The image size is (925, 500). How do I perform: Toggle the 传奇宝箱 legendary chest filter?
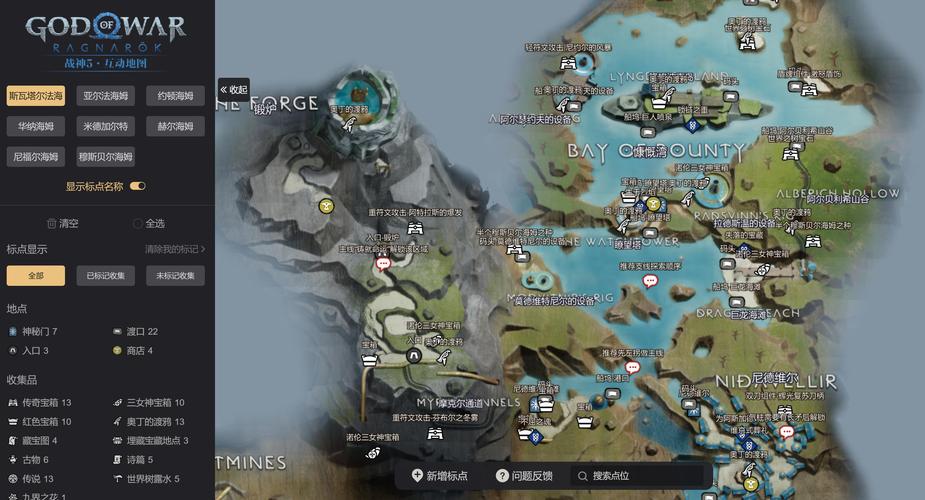click(x=40, y=402)
